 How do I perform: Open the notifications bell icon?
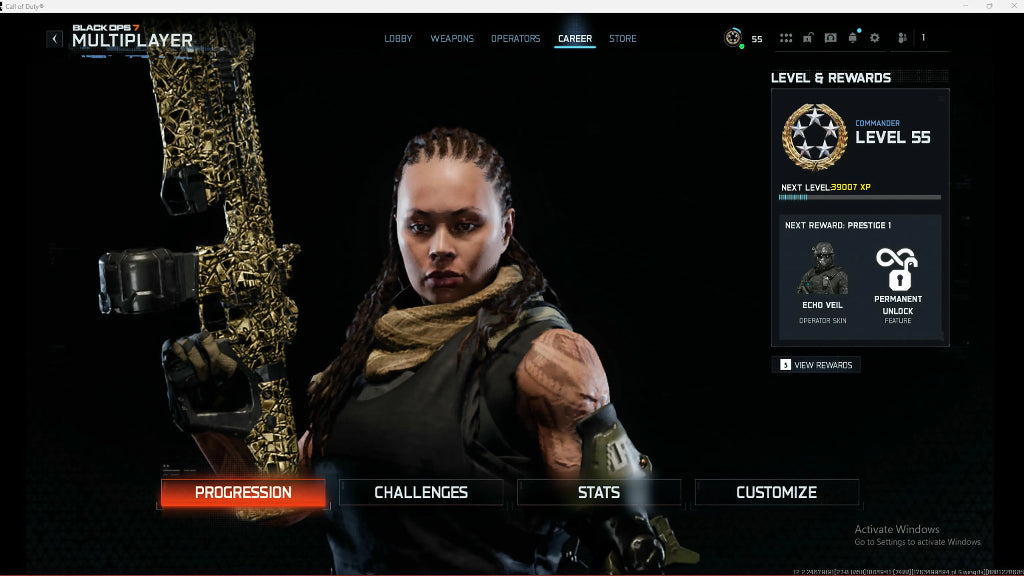[x=853, y=38]
